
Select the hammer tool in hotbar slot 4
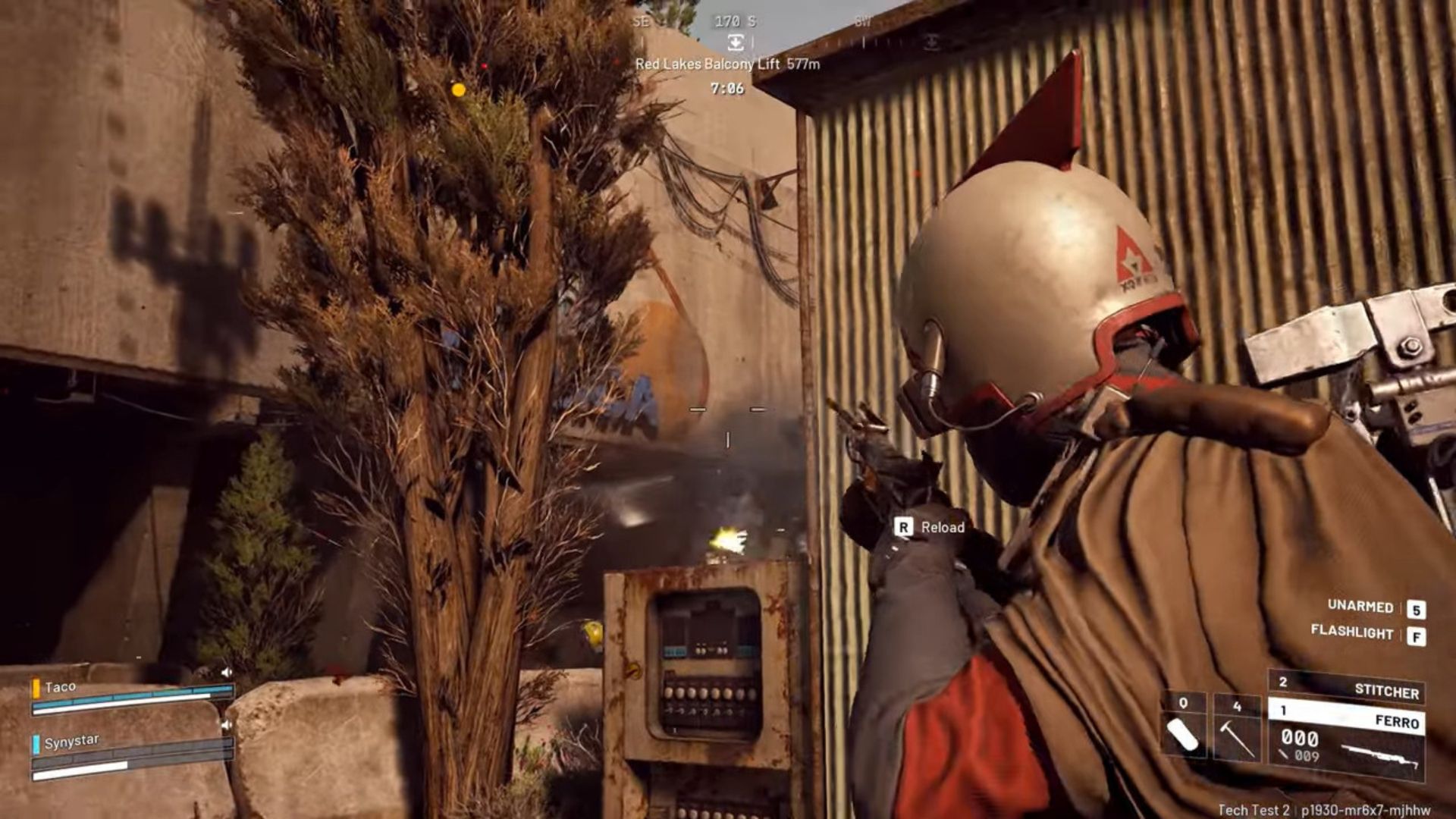(x=1238, y=735)
